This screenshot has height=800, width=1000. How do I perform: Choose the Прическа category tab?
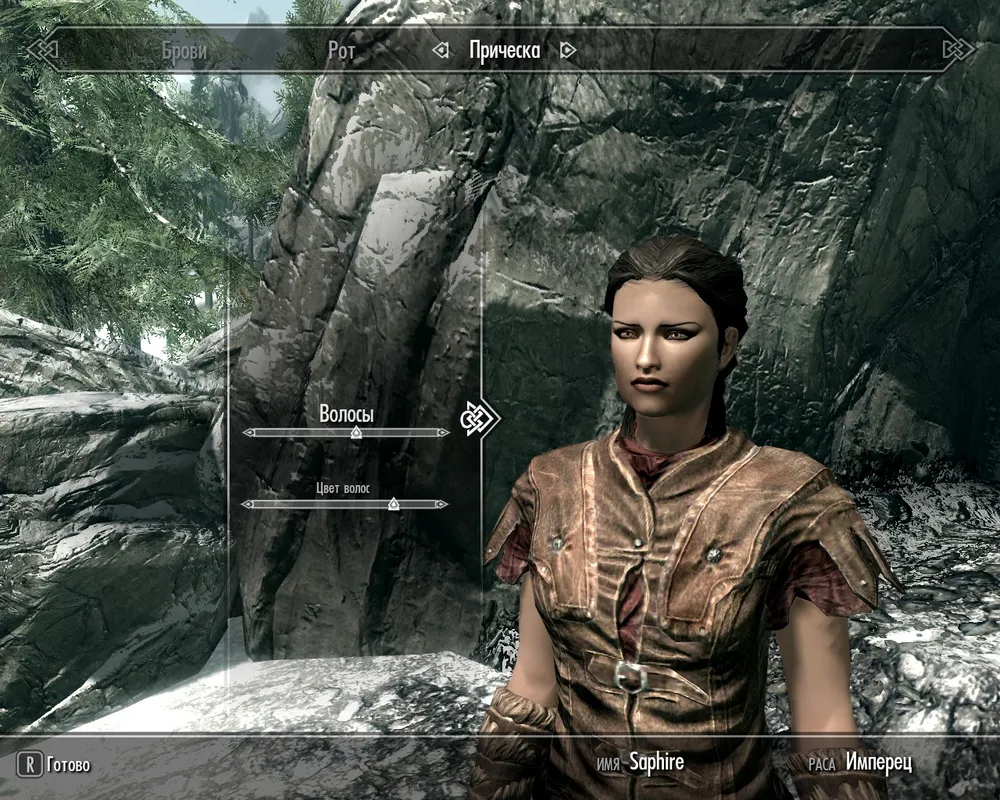[x=504, y=50]
